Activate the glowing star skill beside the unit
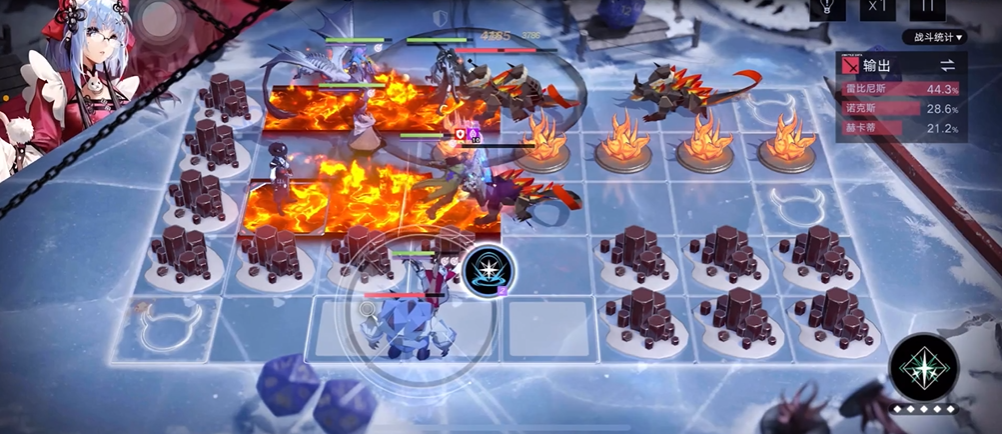The image size is (1002, 434). (x=490, y=270)
